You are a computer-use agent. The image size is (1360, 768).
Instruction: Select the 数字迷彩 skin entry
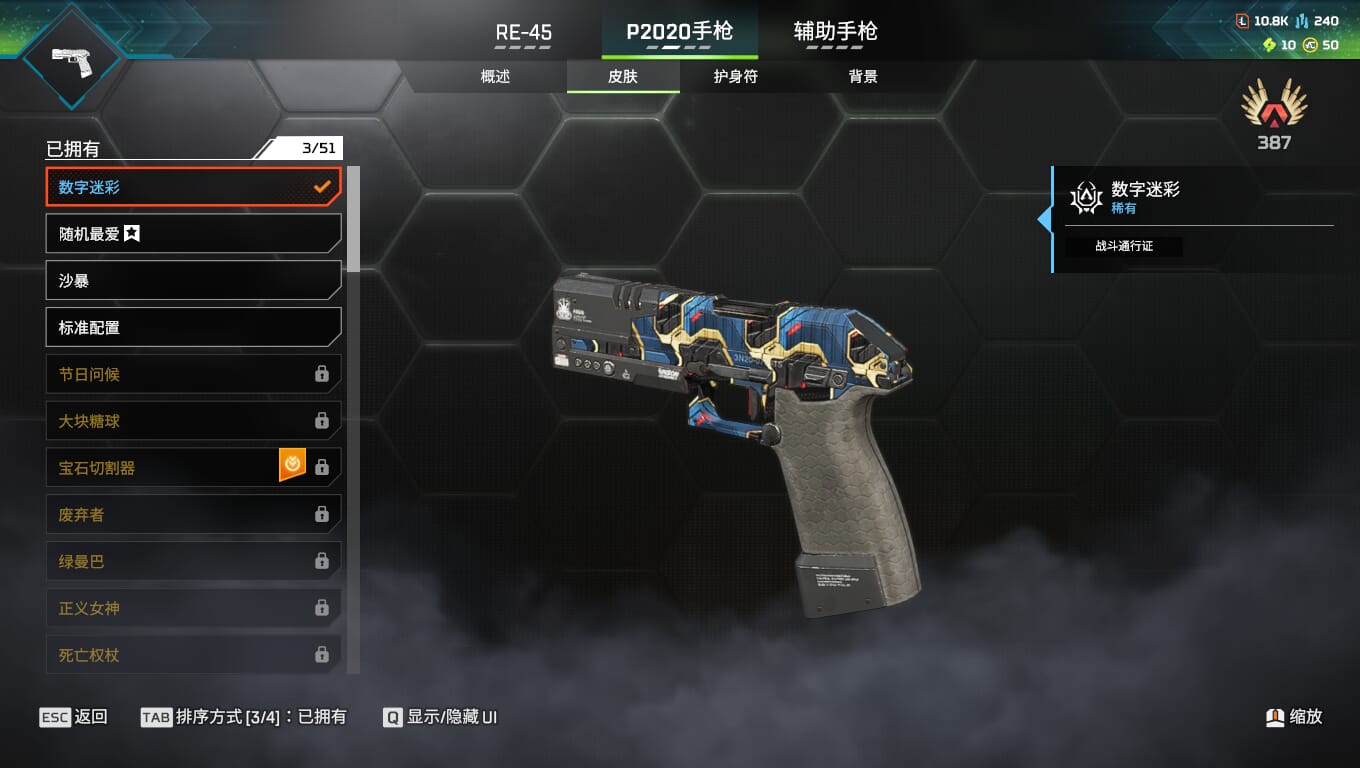click(x=193, y=187)
